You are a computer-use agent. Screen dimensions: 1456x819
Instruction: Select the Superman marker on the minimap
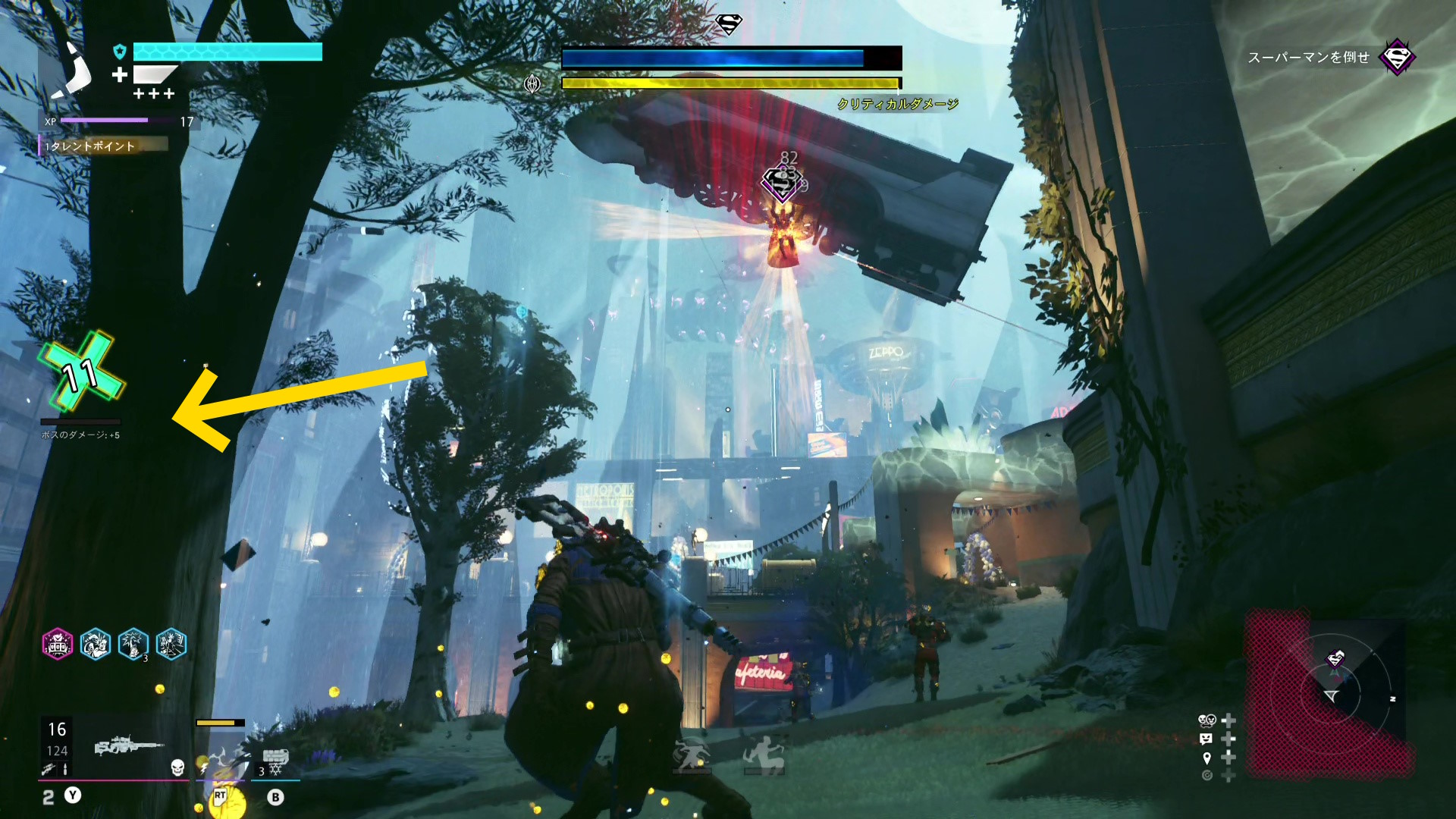[1335, 658]
